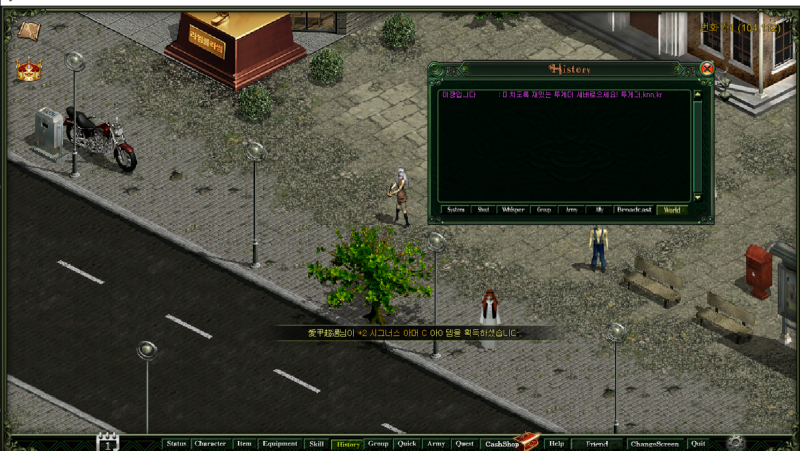Image resolution: width=800 pixels, height=451 pixels.
Task: Show the Broadcast history tab
Action: coord(634,210)
